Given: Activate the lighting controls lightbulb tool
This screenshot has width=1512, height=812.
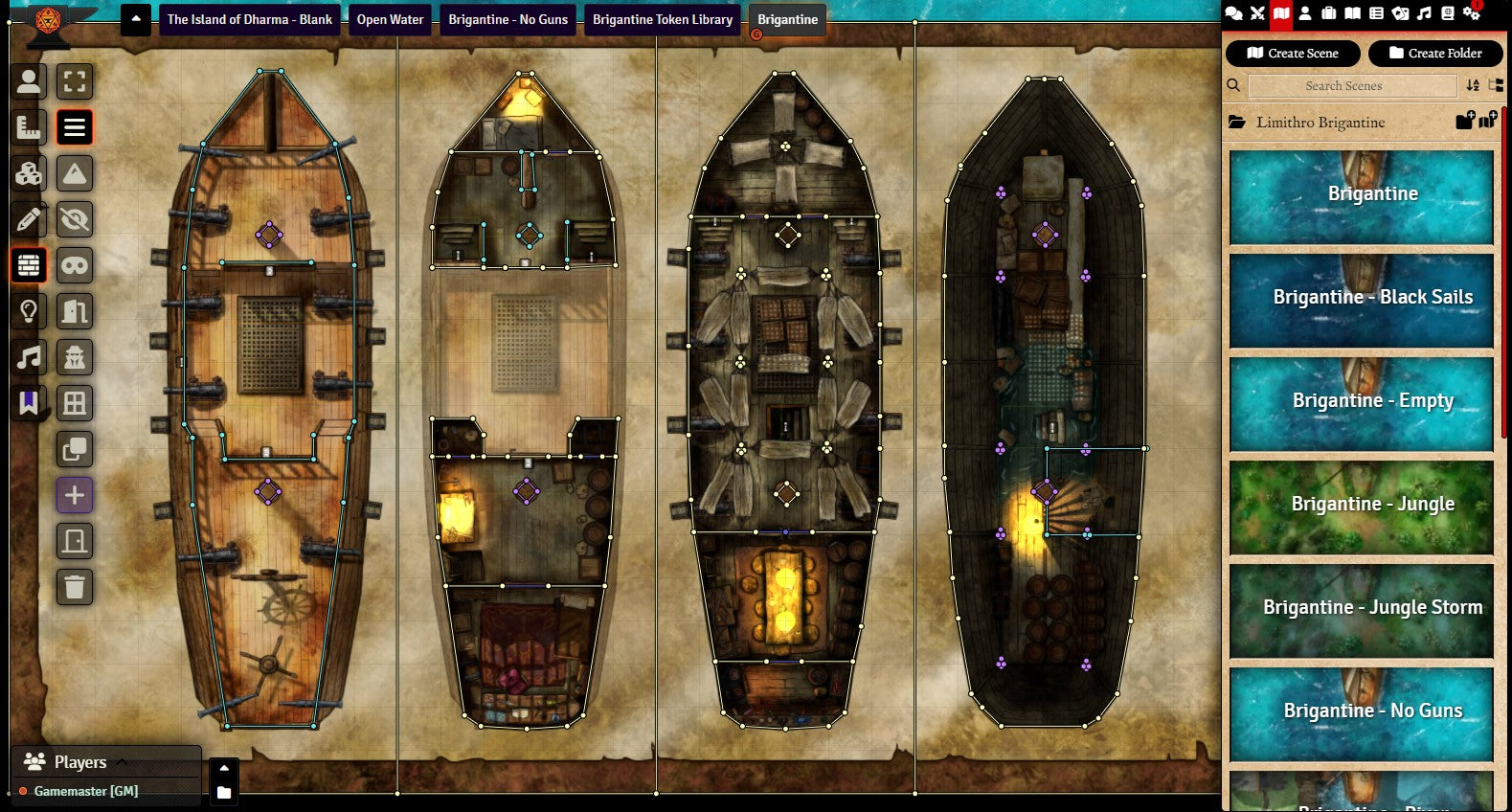Looking at the screenshot, I should (29, 311).
